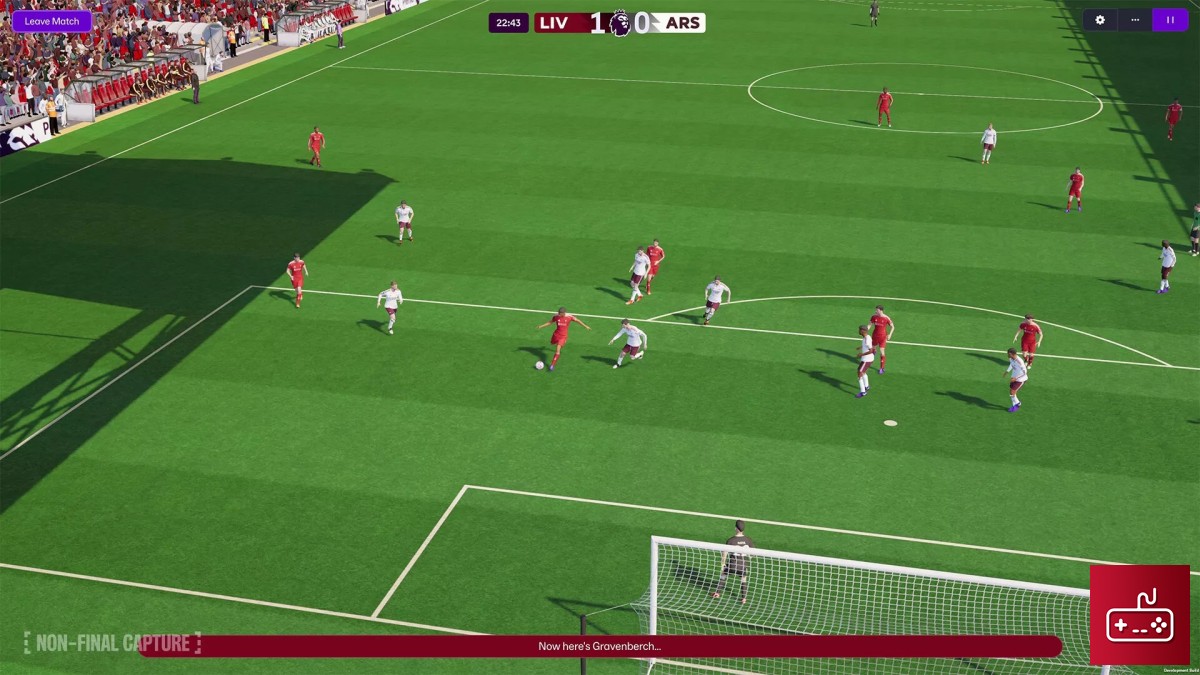Click the Leave Match button

[x=51, y=21]
